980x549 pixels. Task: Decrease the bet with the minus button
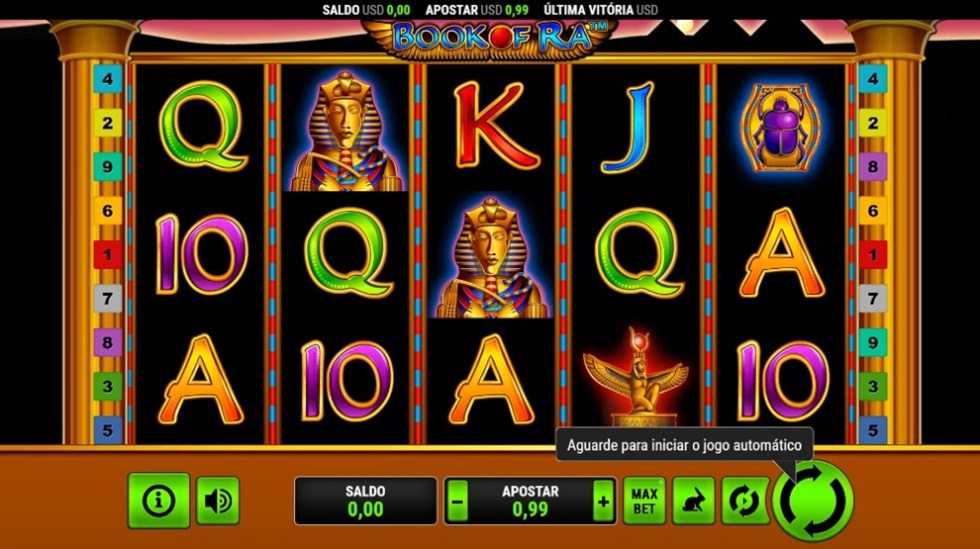(x=457, y=501)
